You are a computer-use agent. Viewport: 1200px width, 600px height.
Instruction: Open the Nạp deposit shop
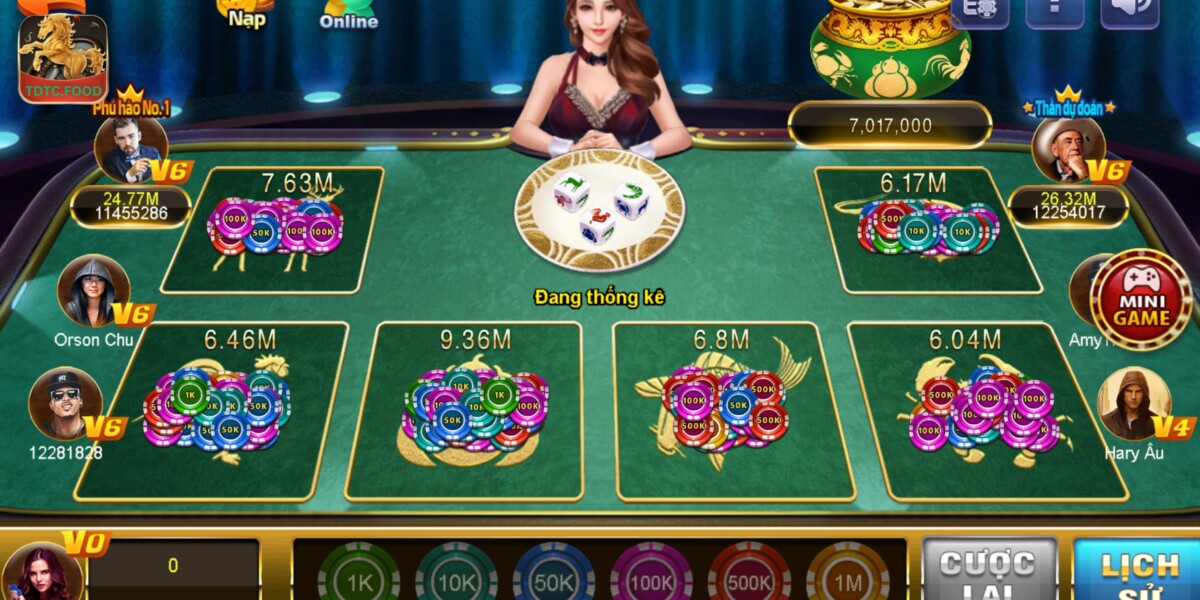246,14
